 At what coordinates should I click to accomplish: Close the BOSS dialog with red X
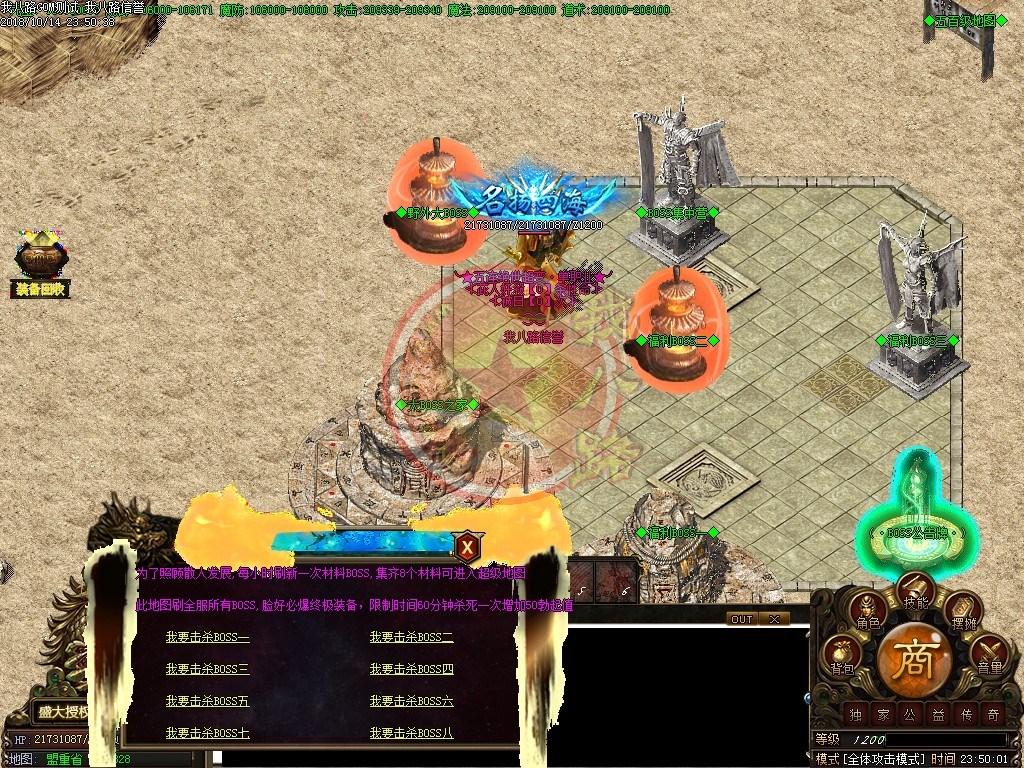pos(467,546)
